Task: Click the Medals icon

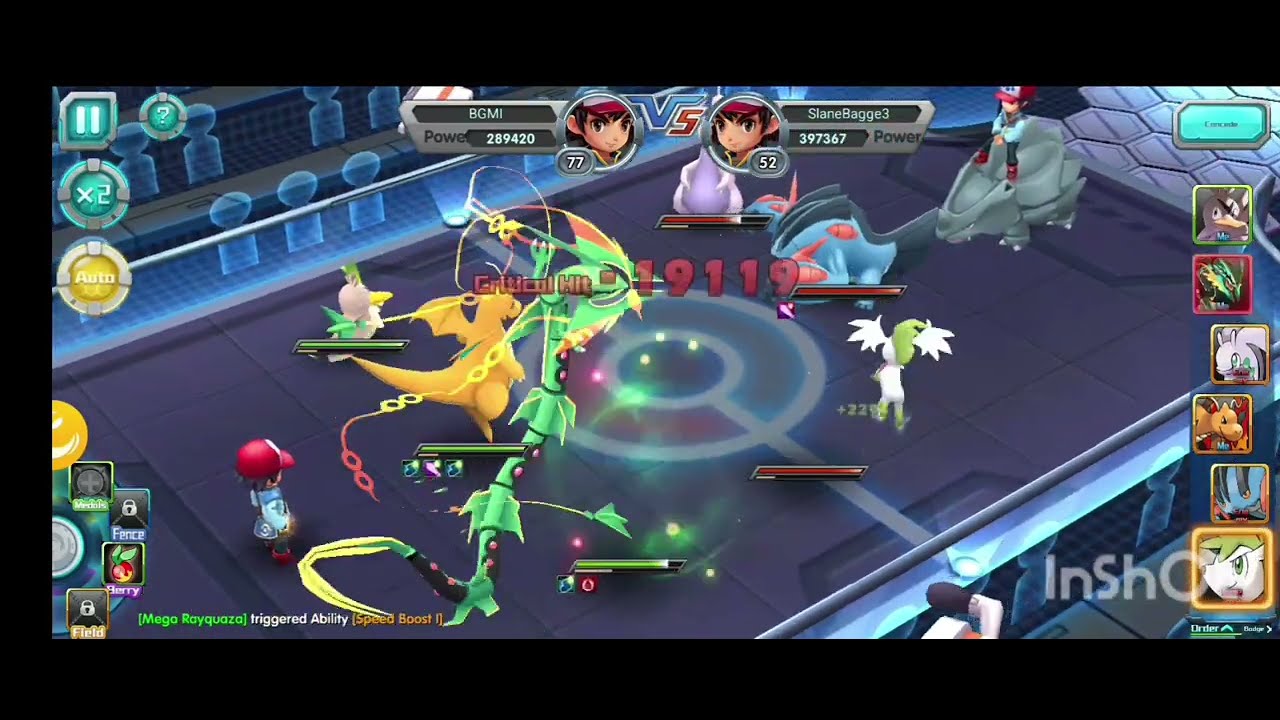Action: (x=90, y=483)
